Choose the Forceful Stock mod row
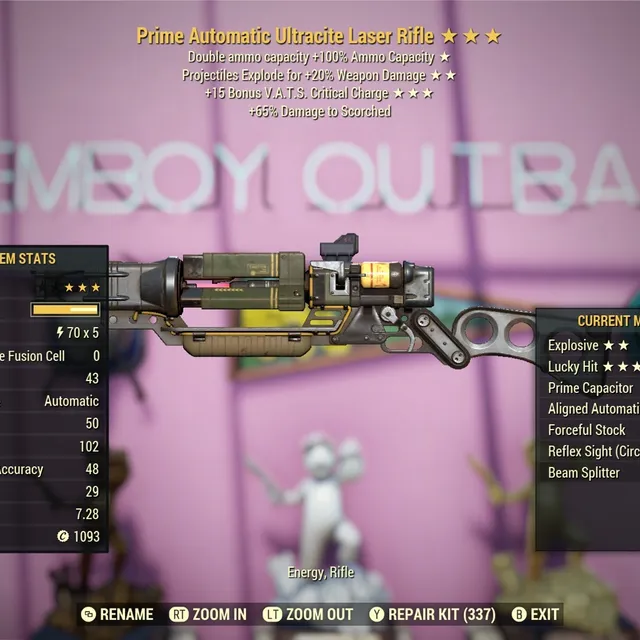Image resolution: width=640 pixels, height=640 pixels. (x=587, y=430)
